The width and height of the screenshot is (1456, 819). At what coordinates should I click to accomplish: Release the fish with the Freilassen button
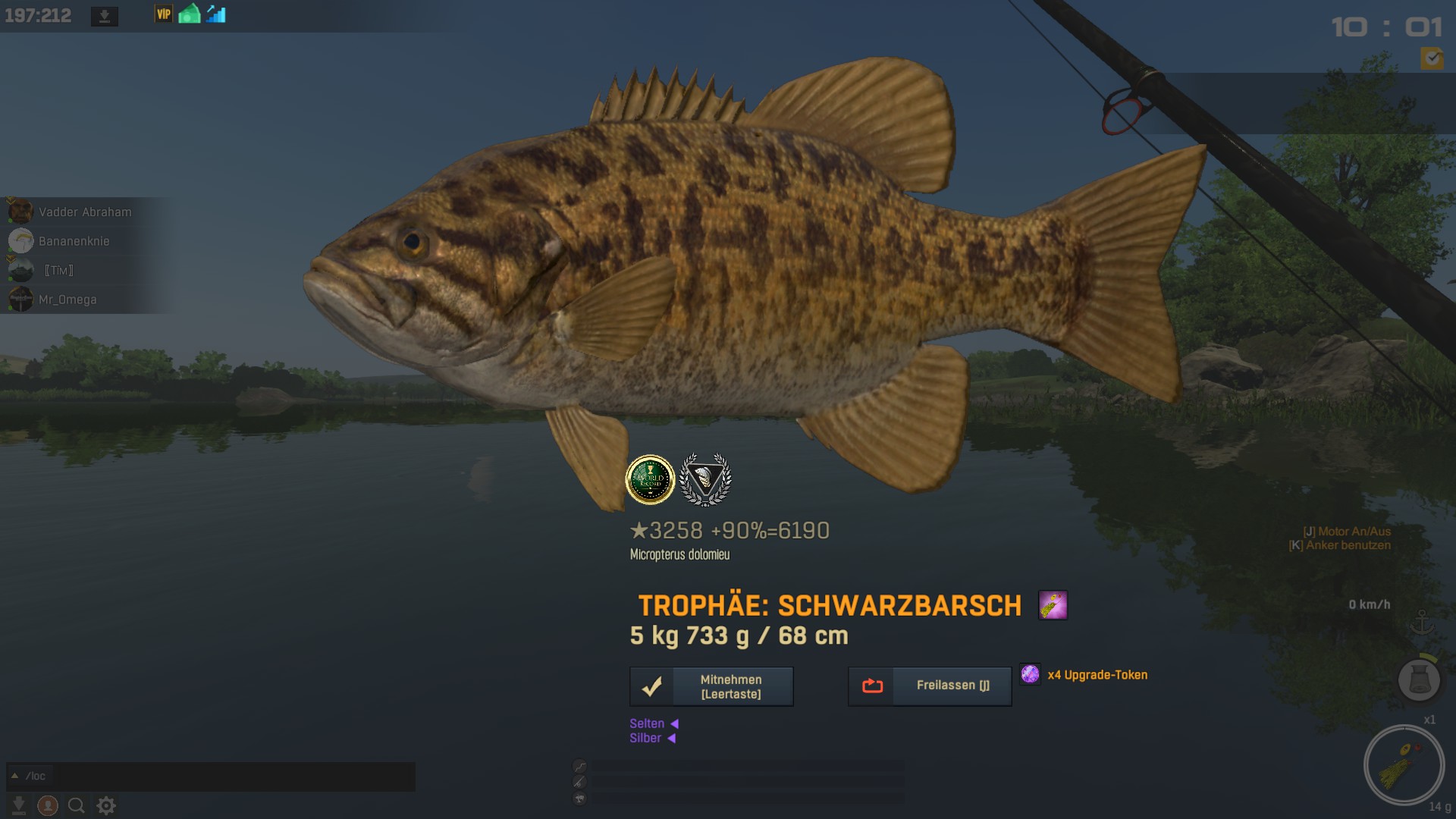point(930,686)
